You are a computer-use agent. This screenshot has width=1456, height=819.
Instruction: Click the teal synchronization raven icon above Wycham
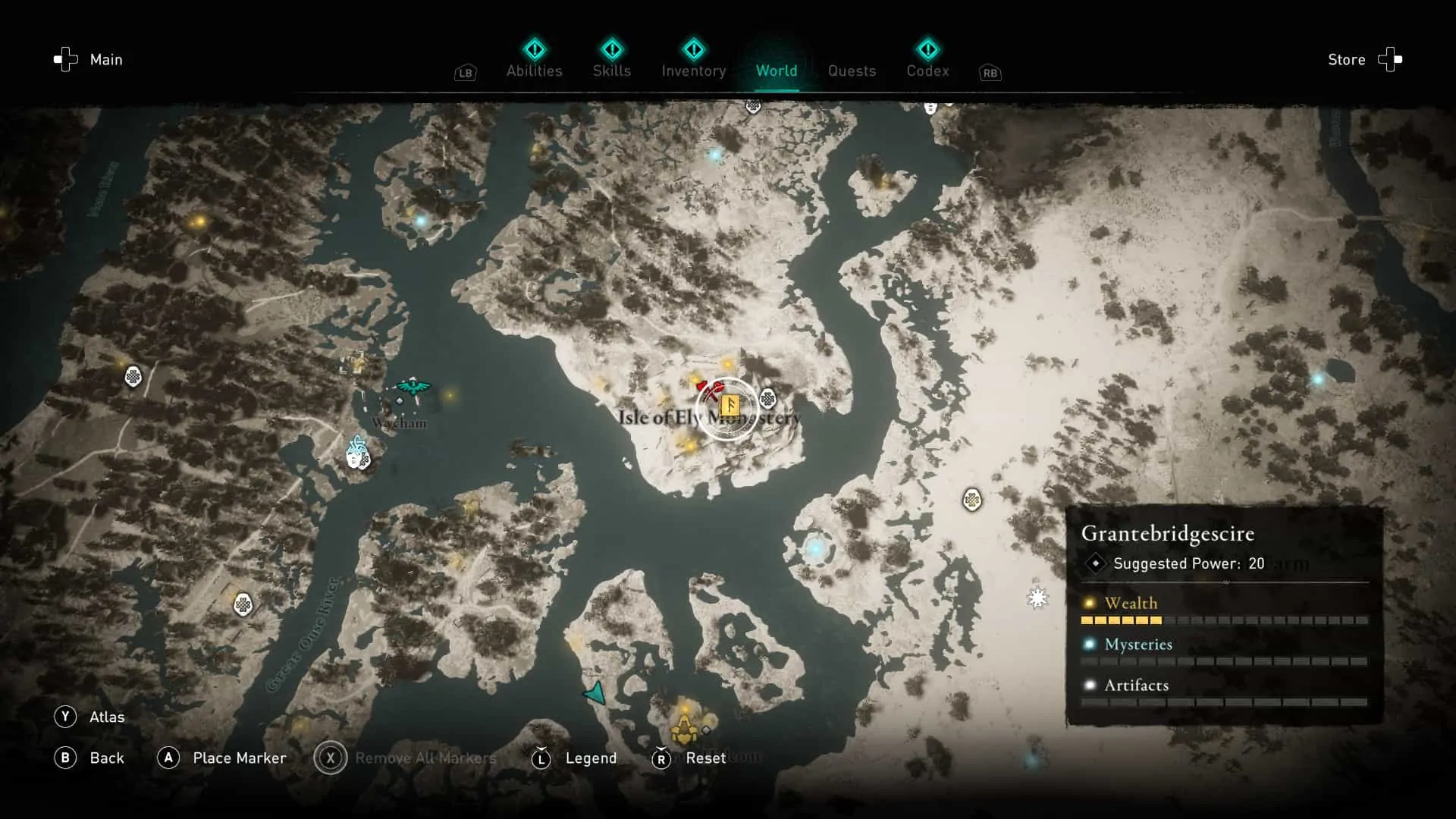413,388
